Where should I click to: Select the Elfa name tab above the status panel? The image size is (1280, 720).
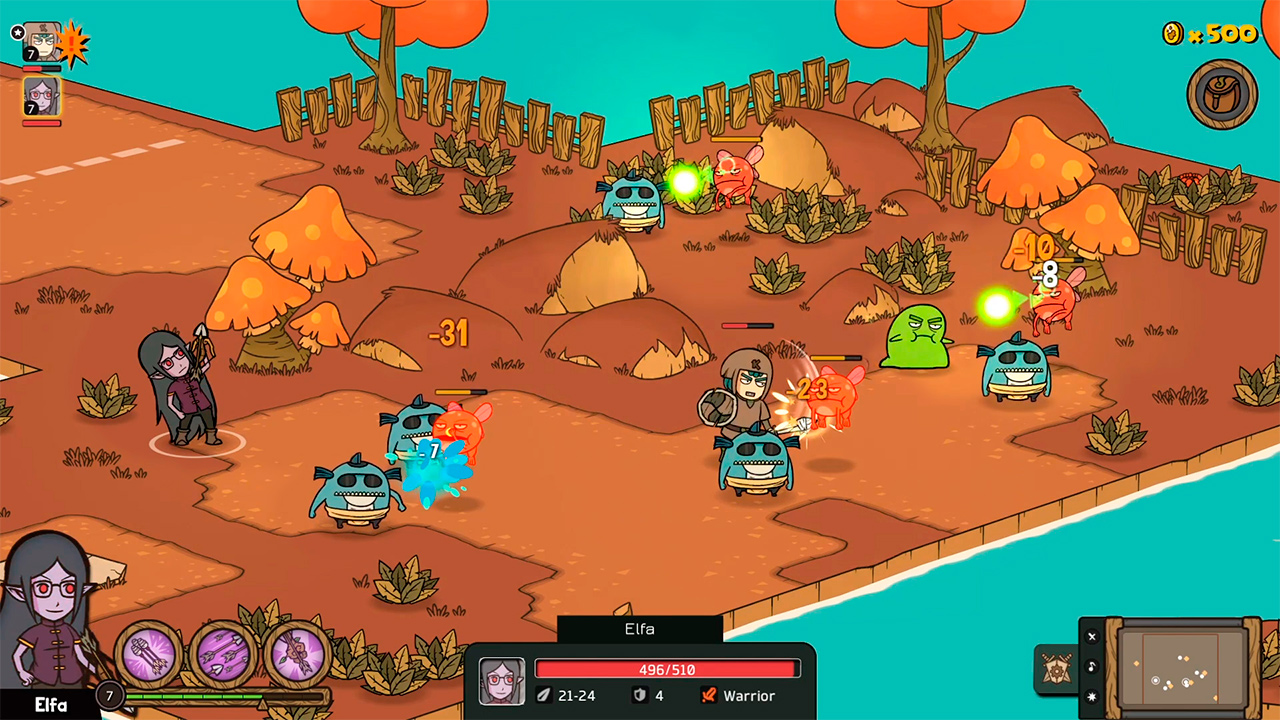pos(639,629)
